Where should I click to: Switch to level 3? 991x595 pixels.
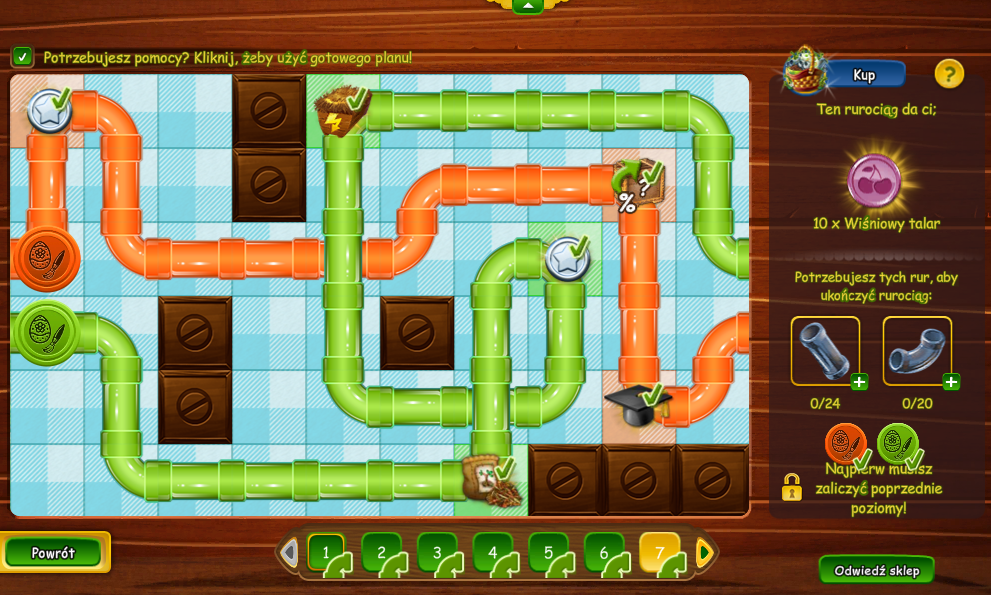tap(437, 552)
